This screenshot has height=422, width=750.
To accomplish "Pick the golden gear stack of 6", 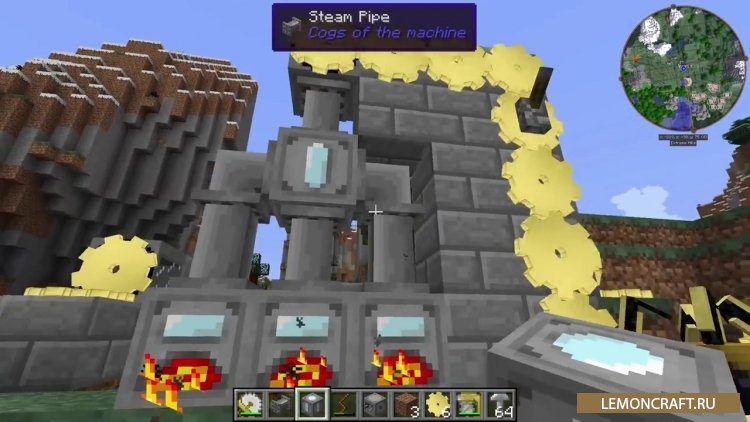I will 437,403.
